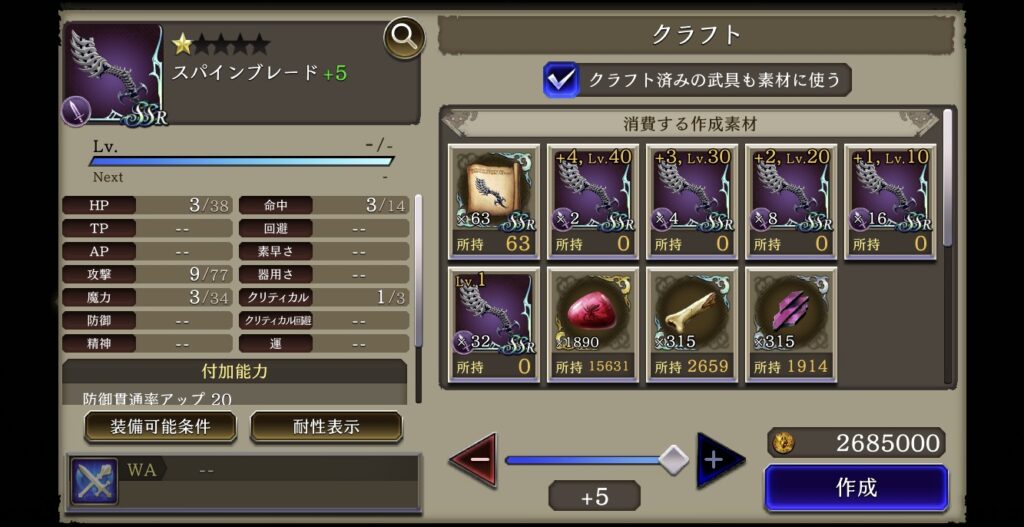Open 装備可能条件 equip conditions

(x=160, y=427)
